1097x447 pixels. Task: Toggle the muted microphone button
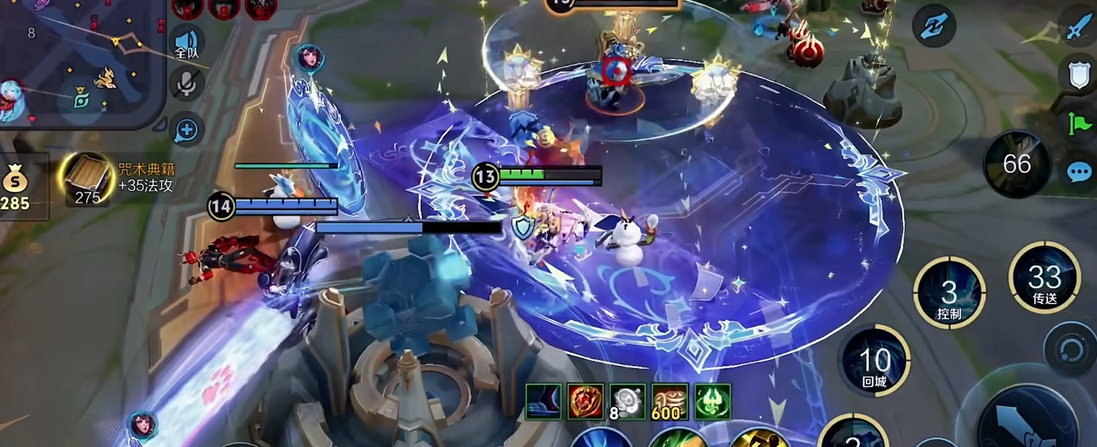[x=186, y=84]
